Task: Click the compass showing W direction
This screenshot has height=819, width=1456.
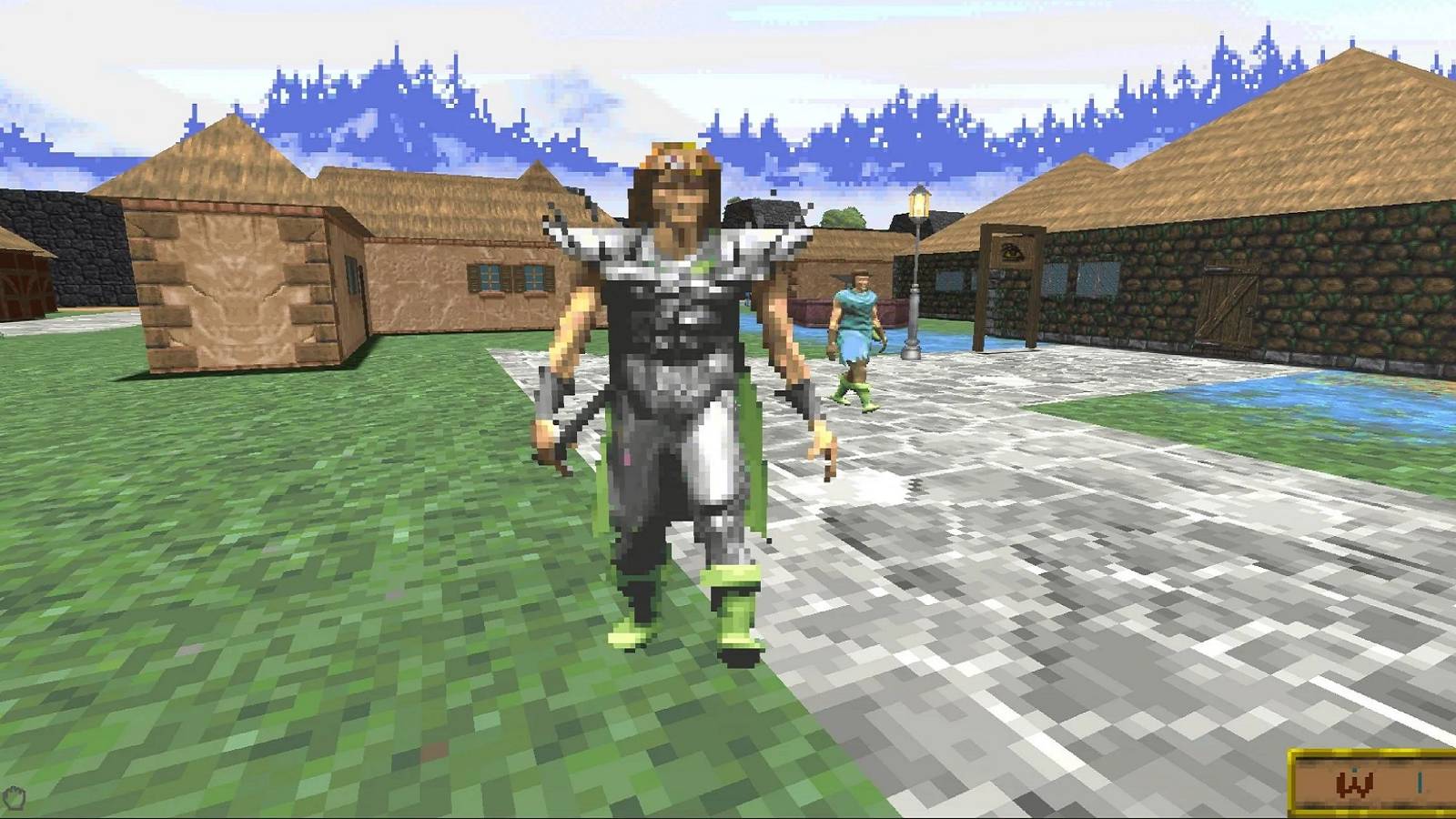Action: tap(1353, 783)
